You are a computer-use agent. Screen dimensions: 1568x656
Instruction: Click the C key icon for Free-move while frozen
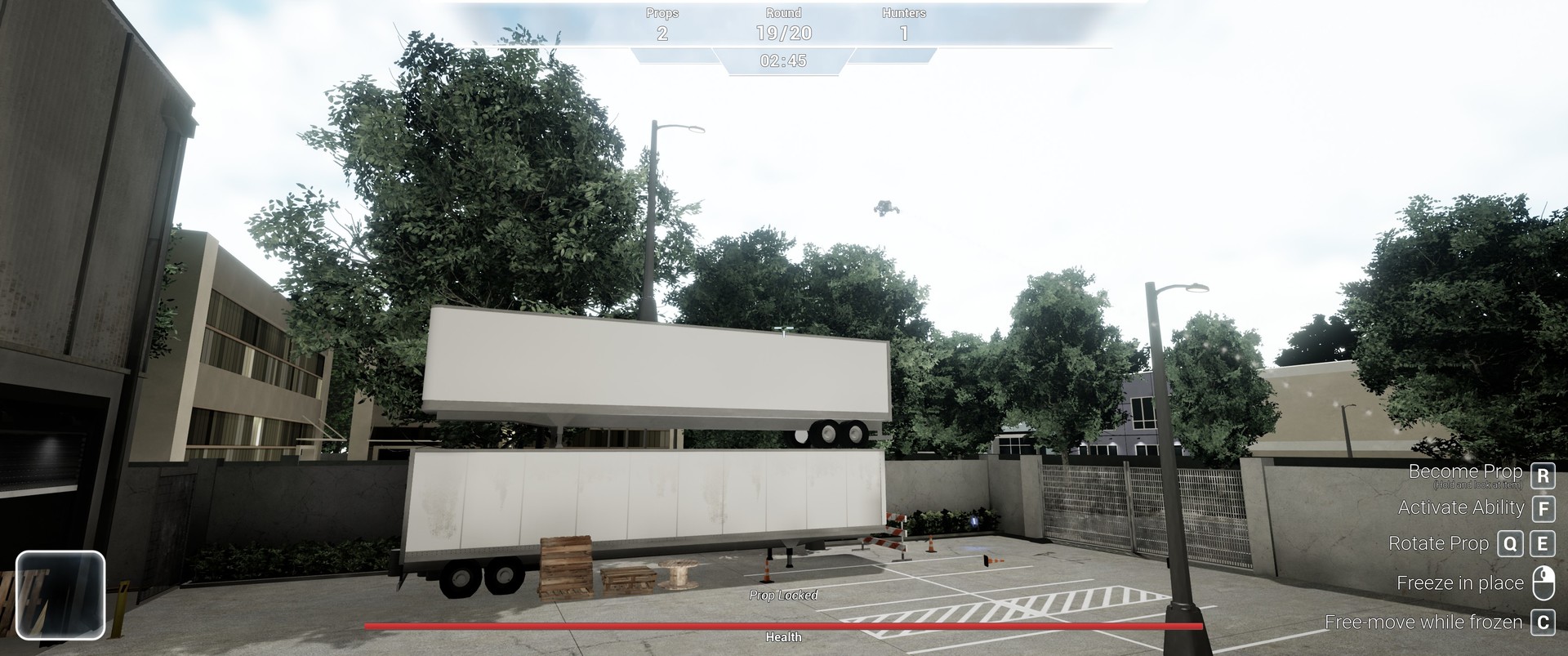tap(1542, 622)
